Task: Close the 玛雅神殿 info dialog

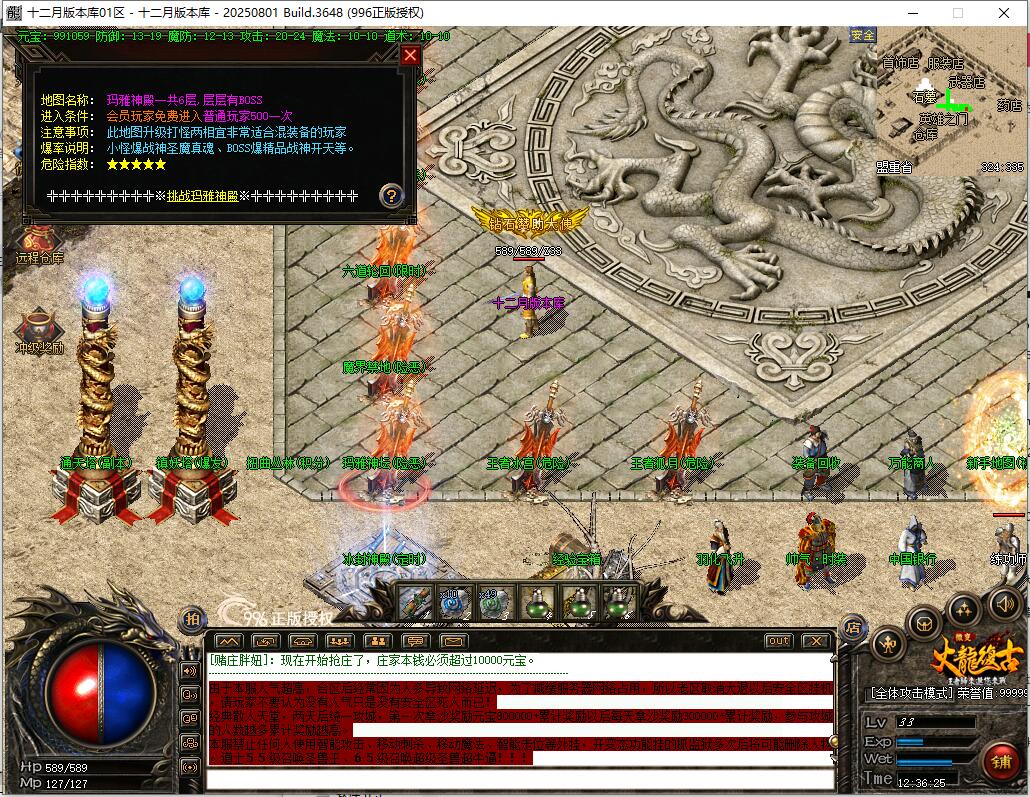Action: 410,56
